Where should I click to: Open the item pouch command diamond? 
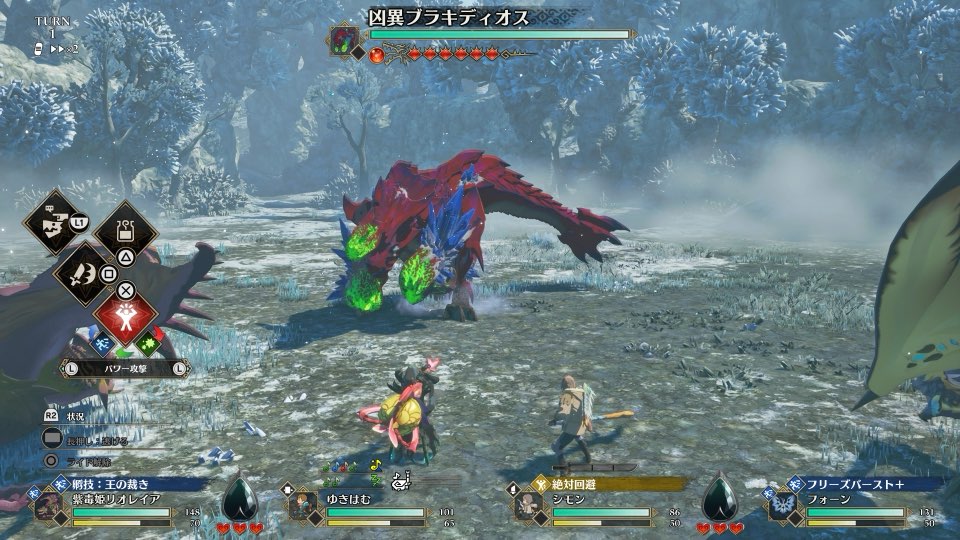coord(126,231)
